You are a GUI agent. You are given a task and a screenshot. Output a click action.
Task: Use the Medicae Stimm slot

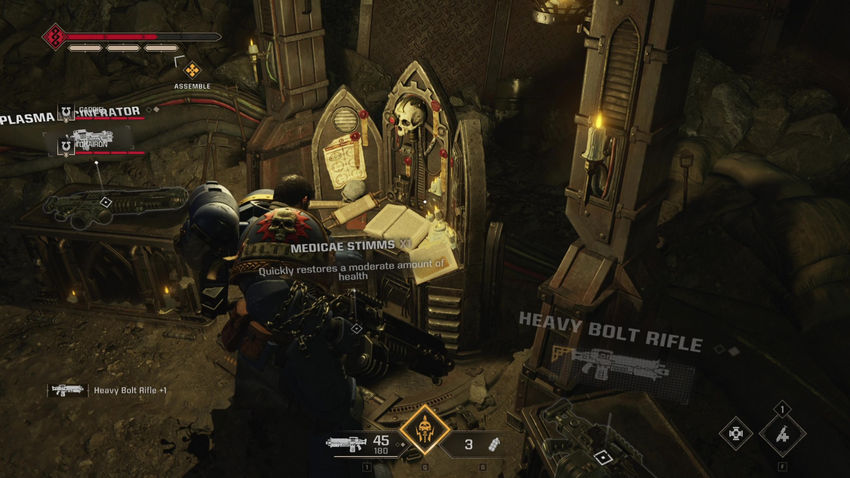(x=781, y=434)
